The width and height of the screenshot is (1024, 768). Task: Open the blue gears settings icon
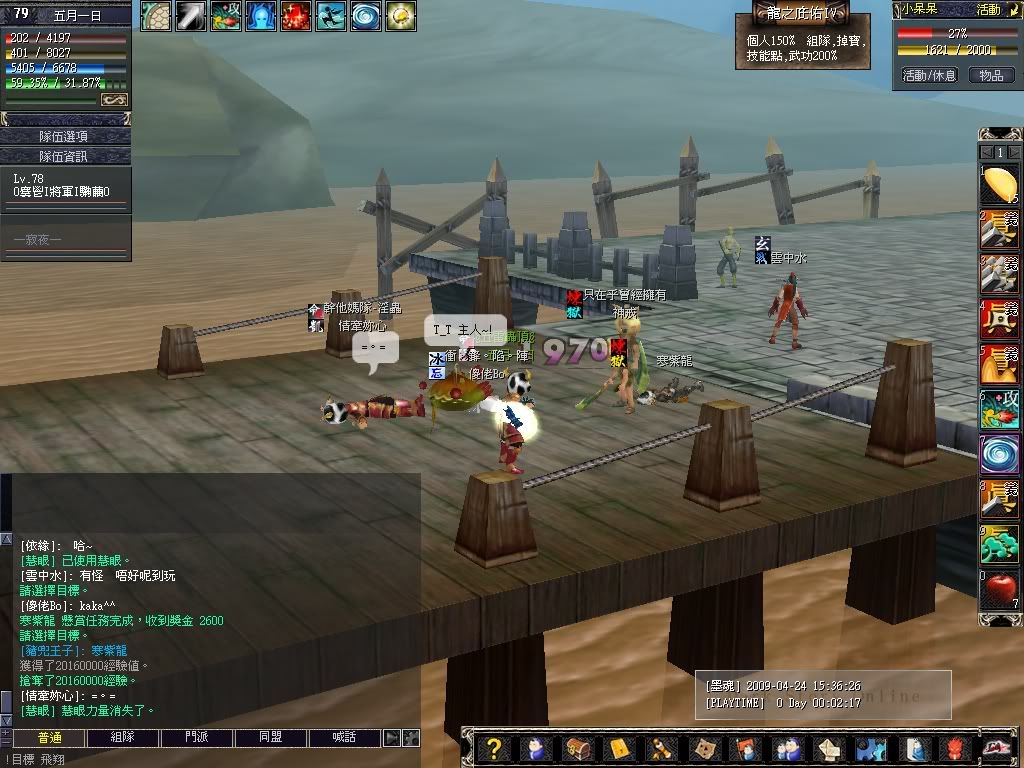pyautogui.click(x=870, y=749)
